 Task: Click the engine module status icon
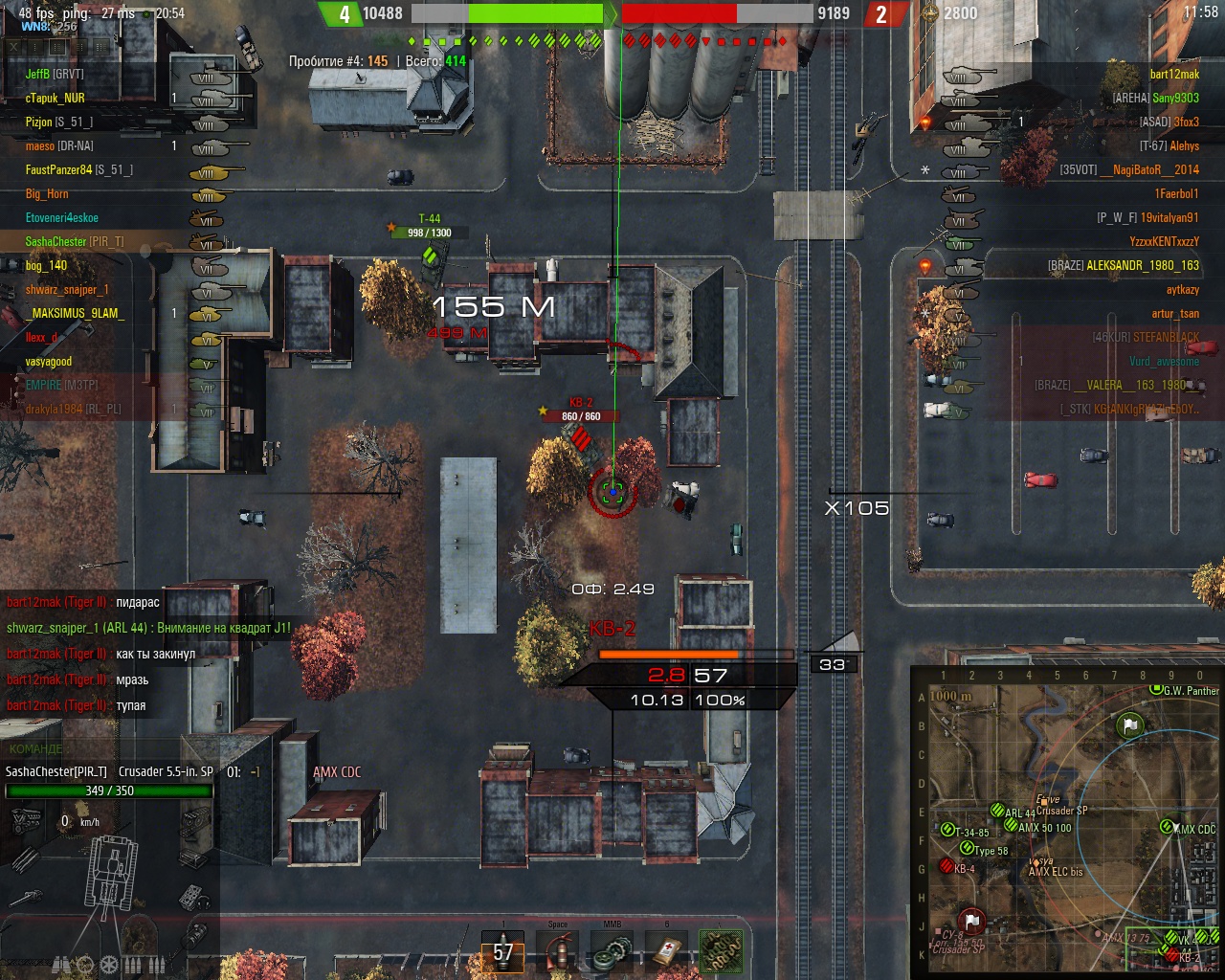[x=26, y=819]
